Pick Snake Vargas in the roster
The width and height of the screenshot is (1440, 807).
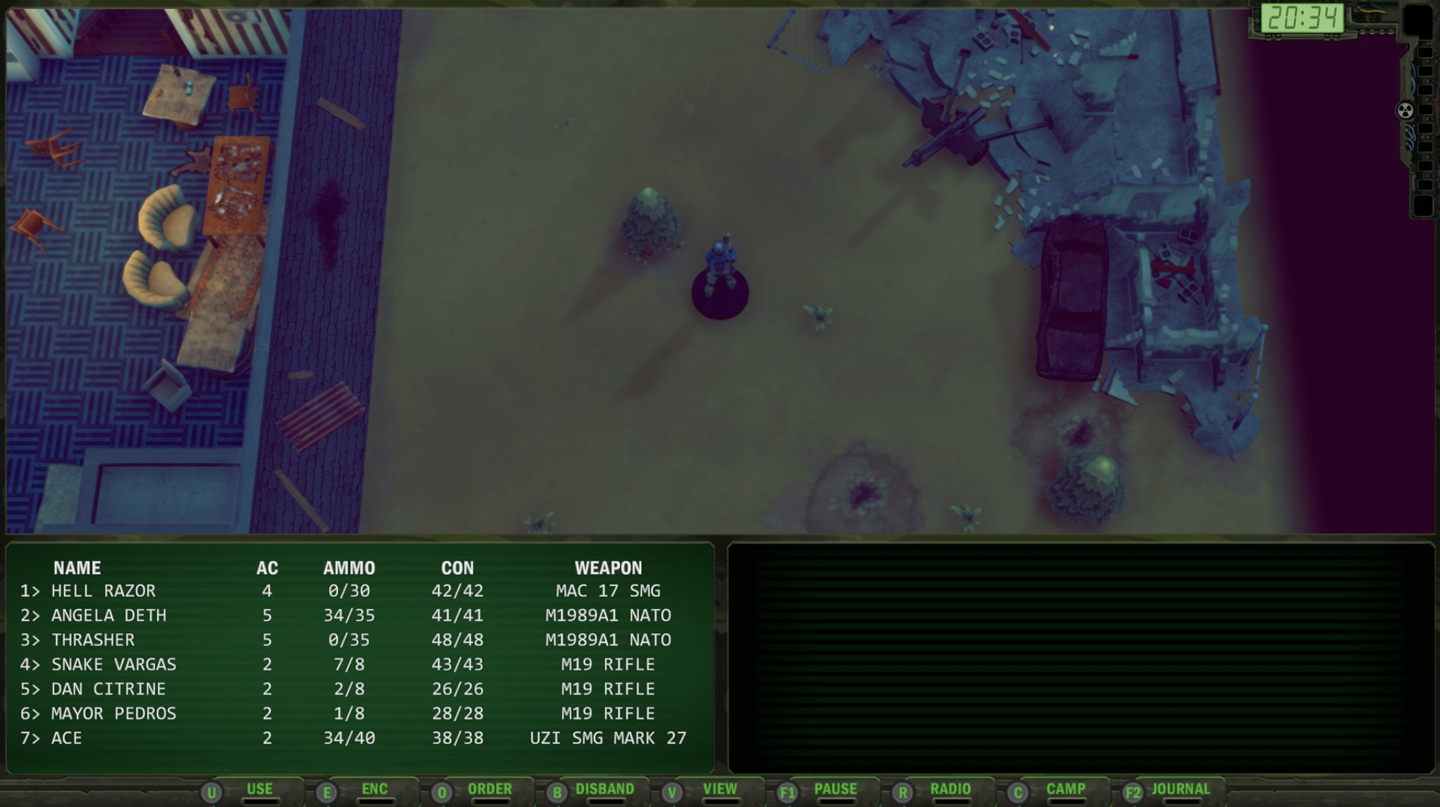point(114,664)
